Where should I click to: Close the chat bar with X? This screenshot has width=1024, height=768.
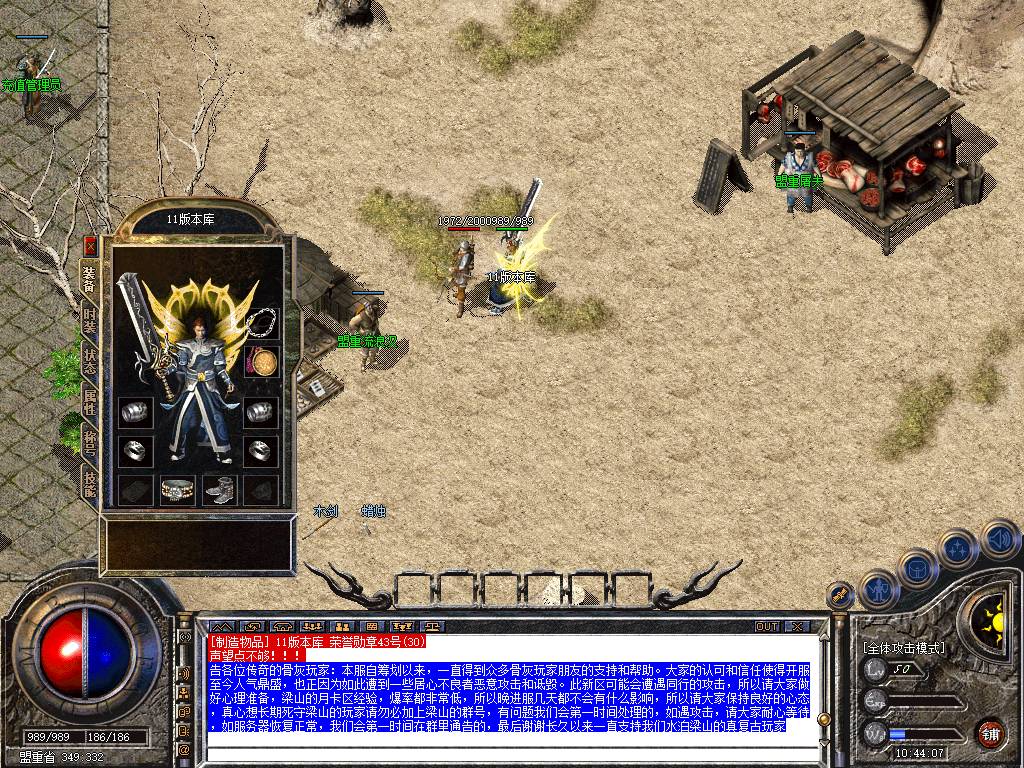pyautogui.click(x=796, y=627)
